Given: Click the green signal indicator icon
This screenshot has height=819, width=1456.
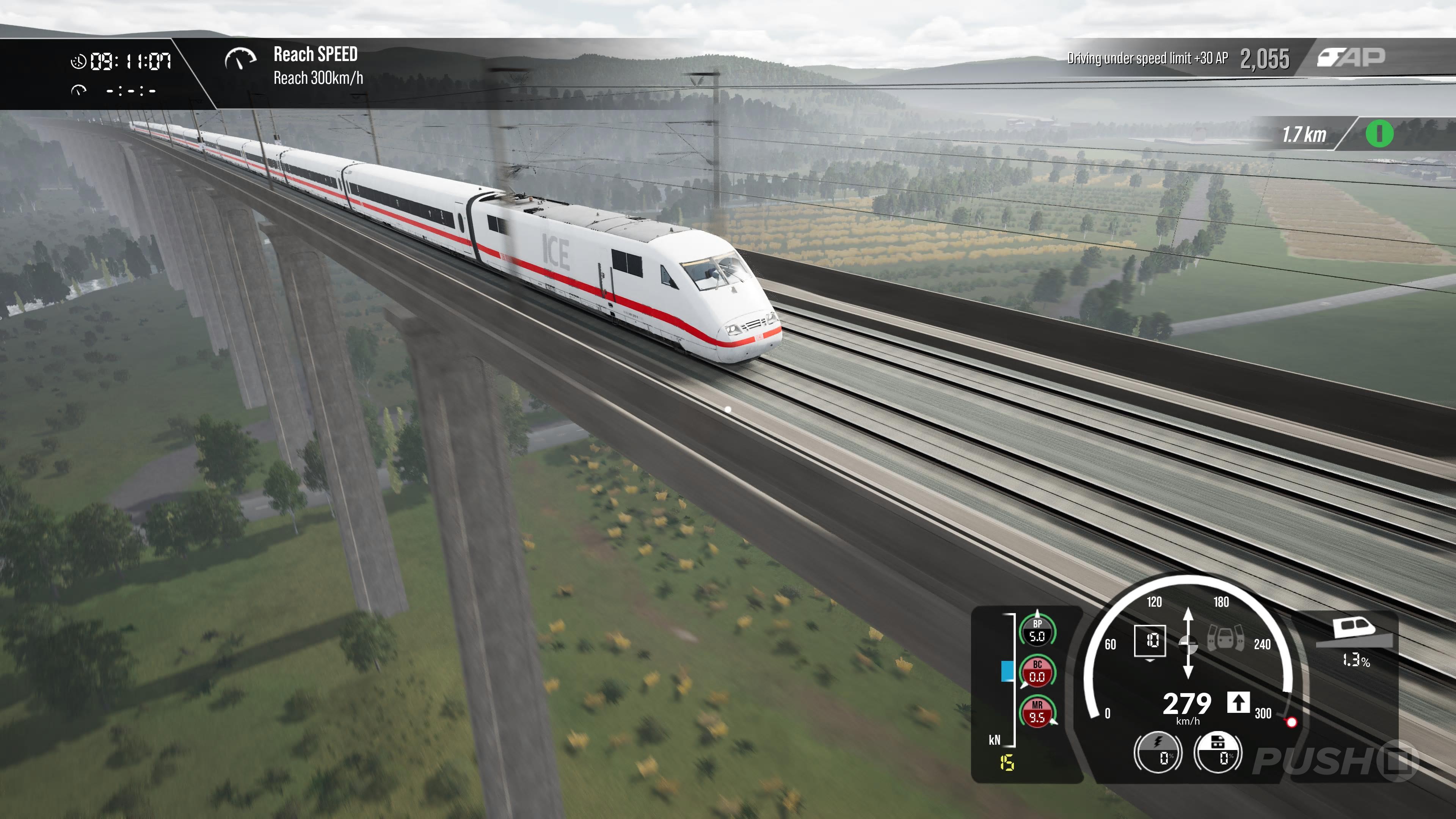Looking at the screenshot, I should [x=1379, y=135].
